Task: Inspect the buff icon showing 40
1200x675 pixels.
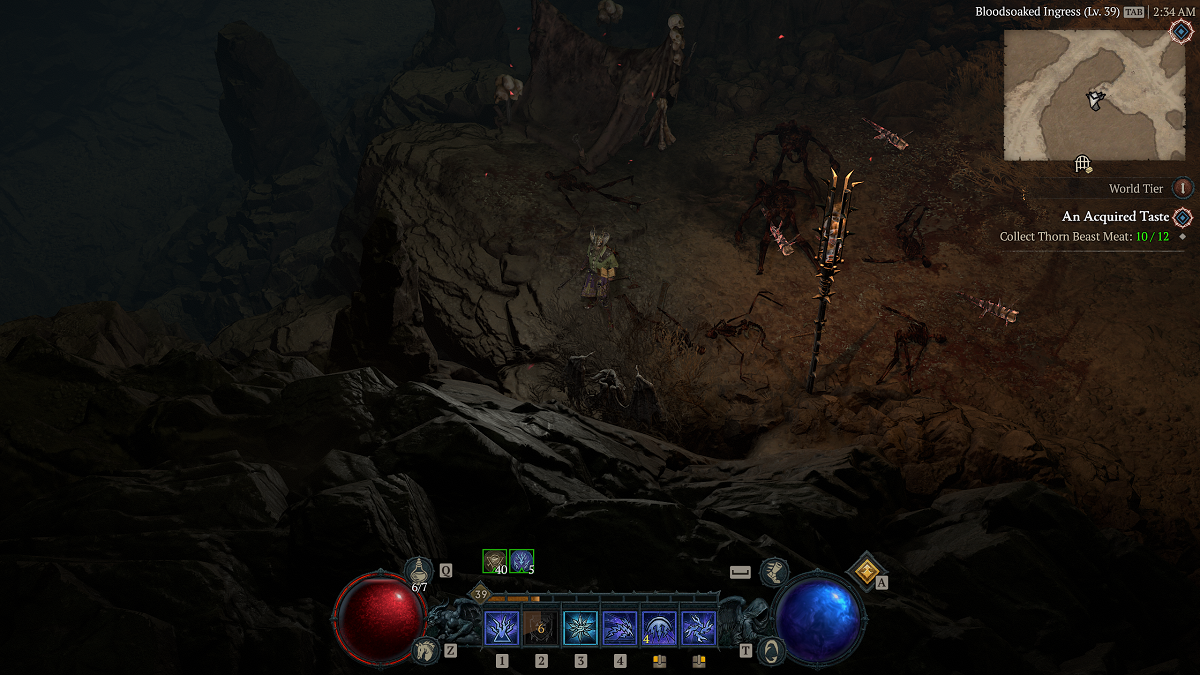Action: (x=495, y=561)
